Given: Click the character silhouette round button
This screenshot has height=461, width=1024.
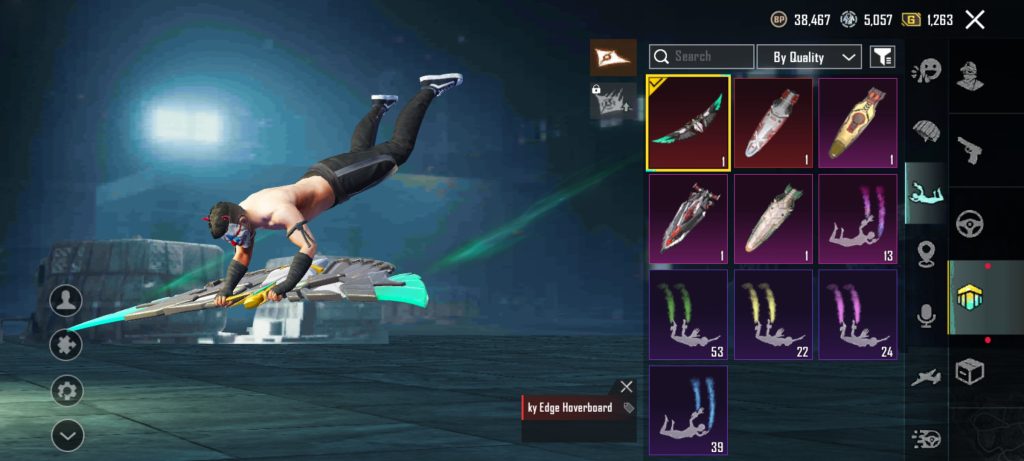Looking at the screenshot, I should [67, 299].
